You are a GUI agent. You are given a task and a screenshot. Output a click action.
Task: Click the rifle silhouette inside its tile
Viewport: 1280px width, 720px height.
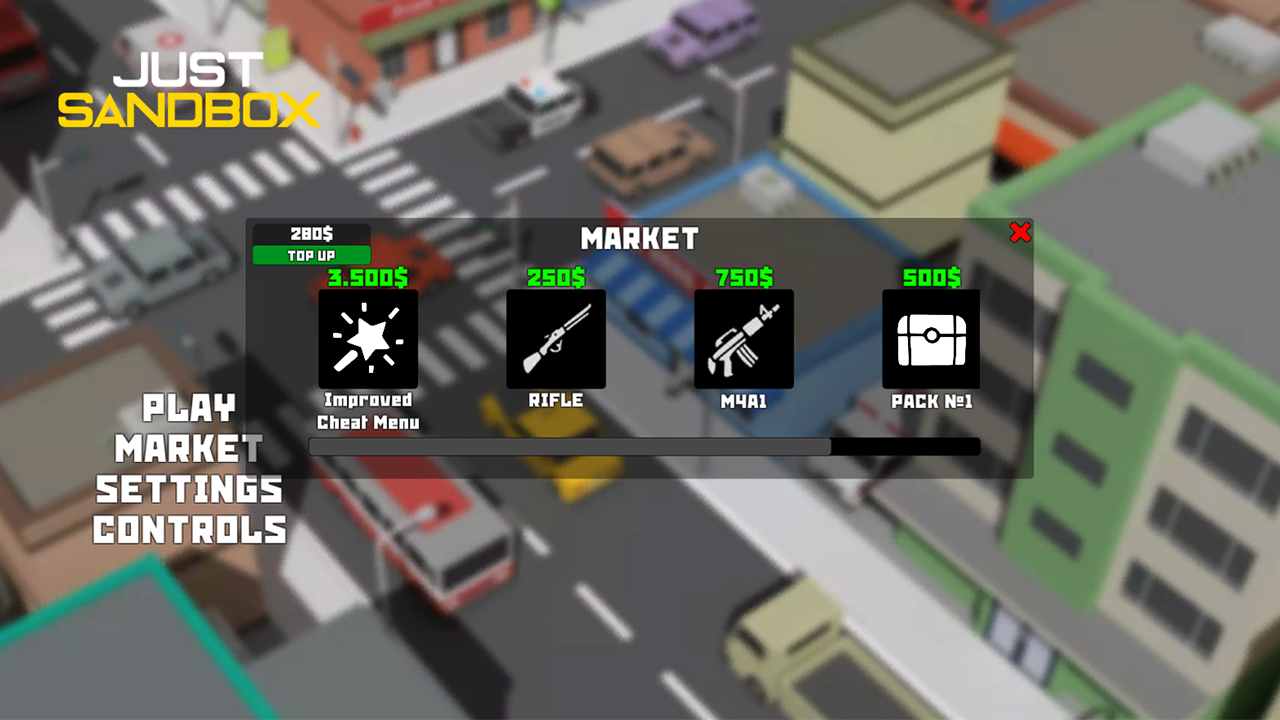click(555, 338)
